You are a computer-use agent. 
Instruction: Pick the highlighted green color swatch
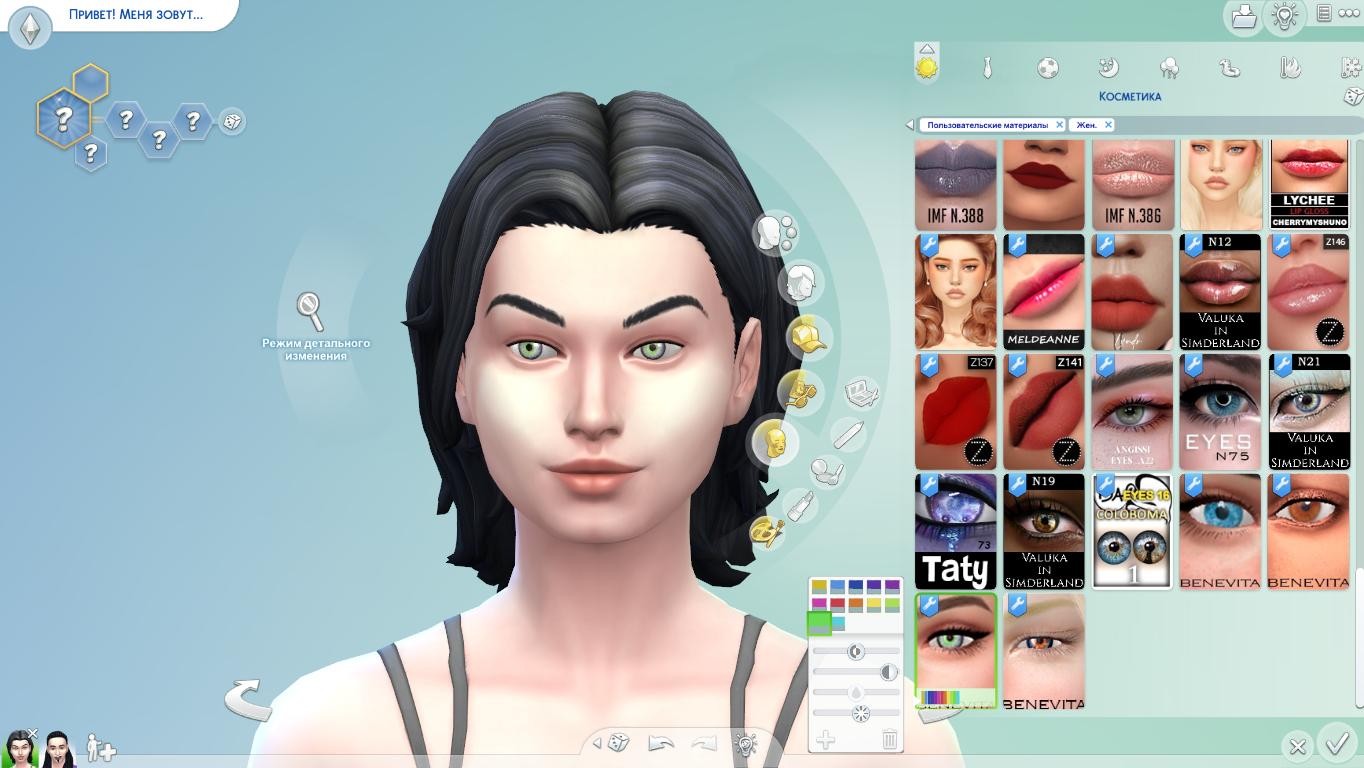pos(819,623)
